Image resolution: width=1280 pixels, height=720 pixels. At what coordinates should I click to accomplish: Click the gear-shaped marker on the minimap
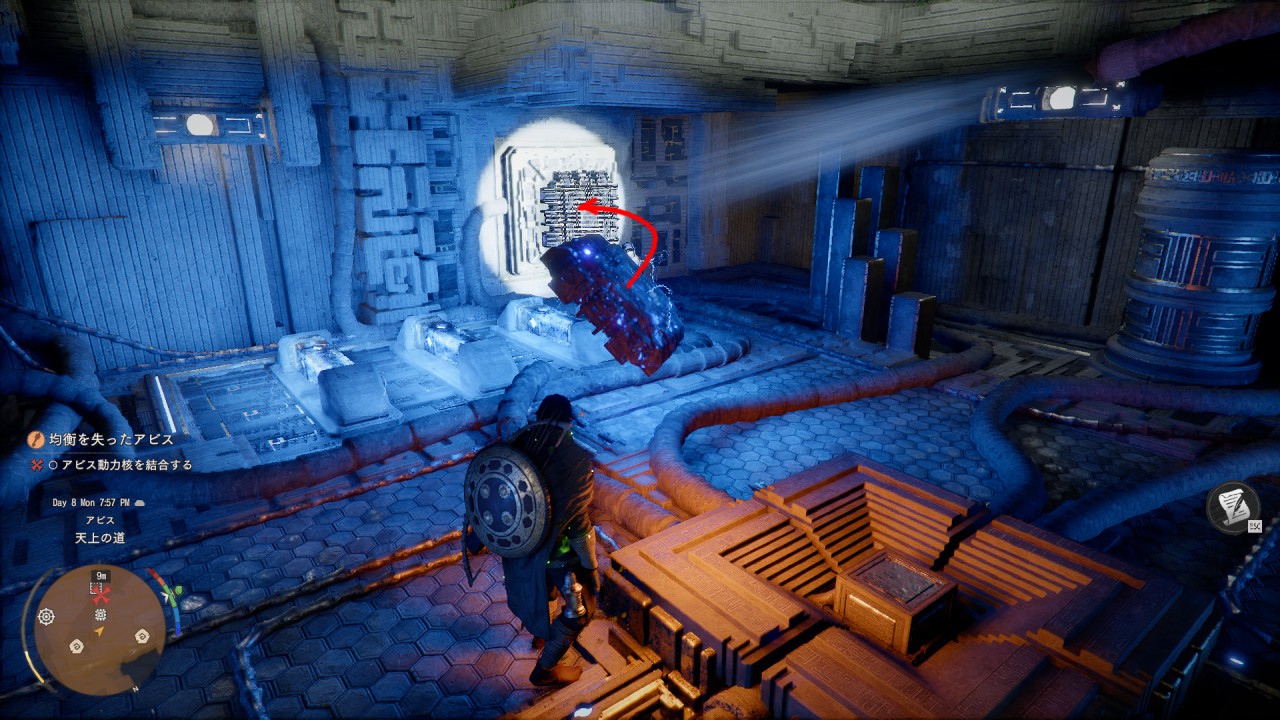pos(46,617)
